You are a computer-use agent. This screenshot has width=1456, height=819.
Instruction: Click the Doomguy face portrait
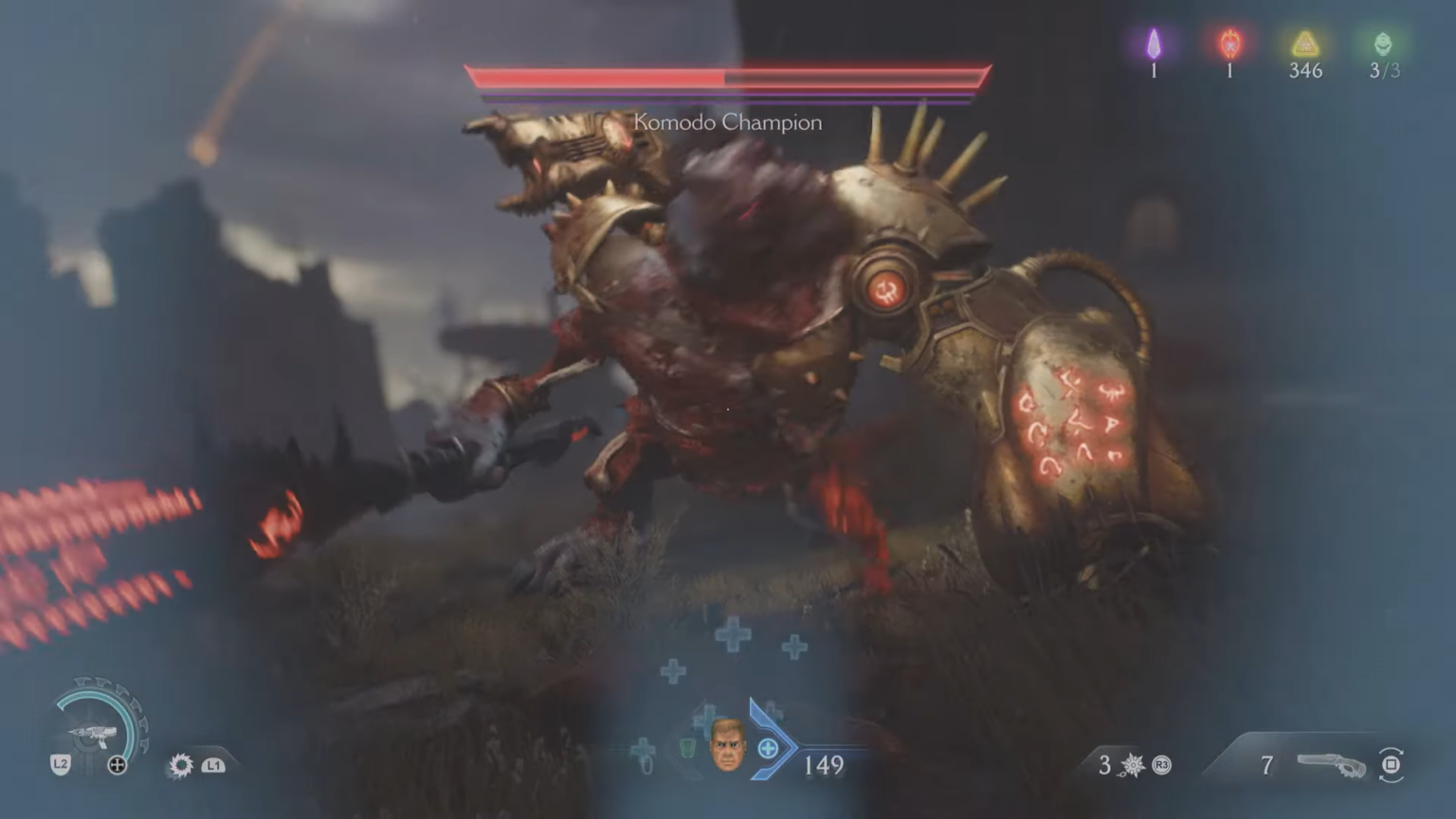(x=727, y=748)
